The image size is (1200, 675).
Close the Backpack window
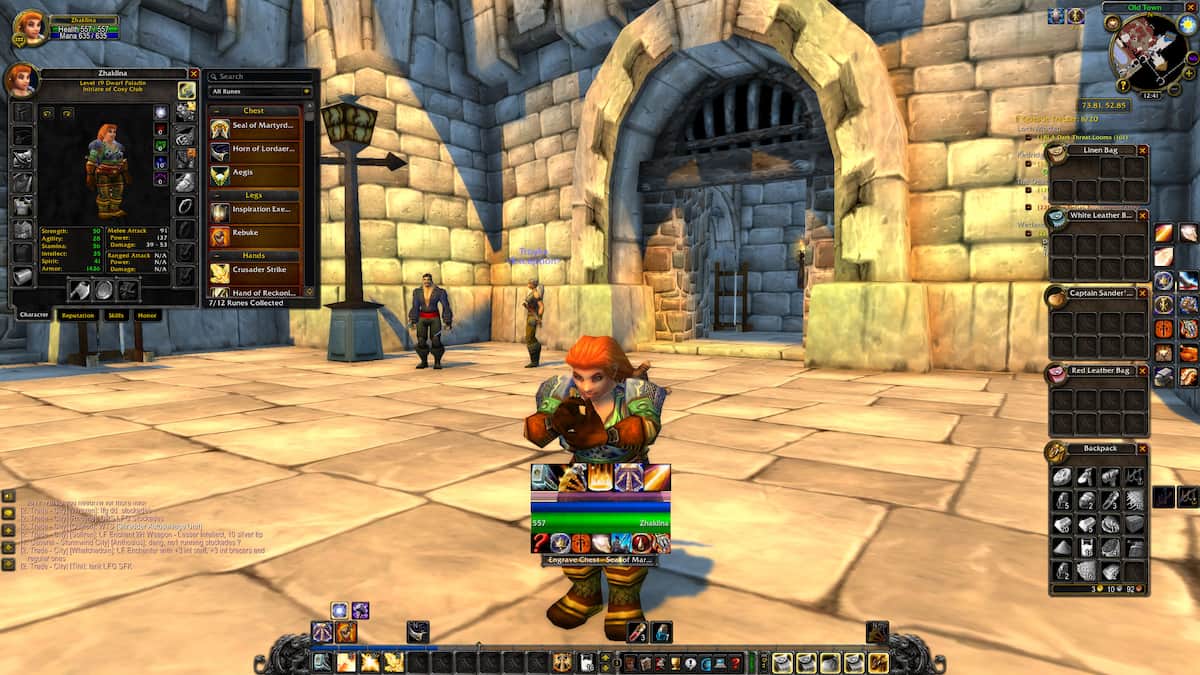pyautogui.click(x=1142, y=449)
